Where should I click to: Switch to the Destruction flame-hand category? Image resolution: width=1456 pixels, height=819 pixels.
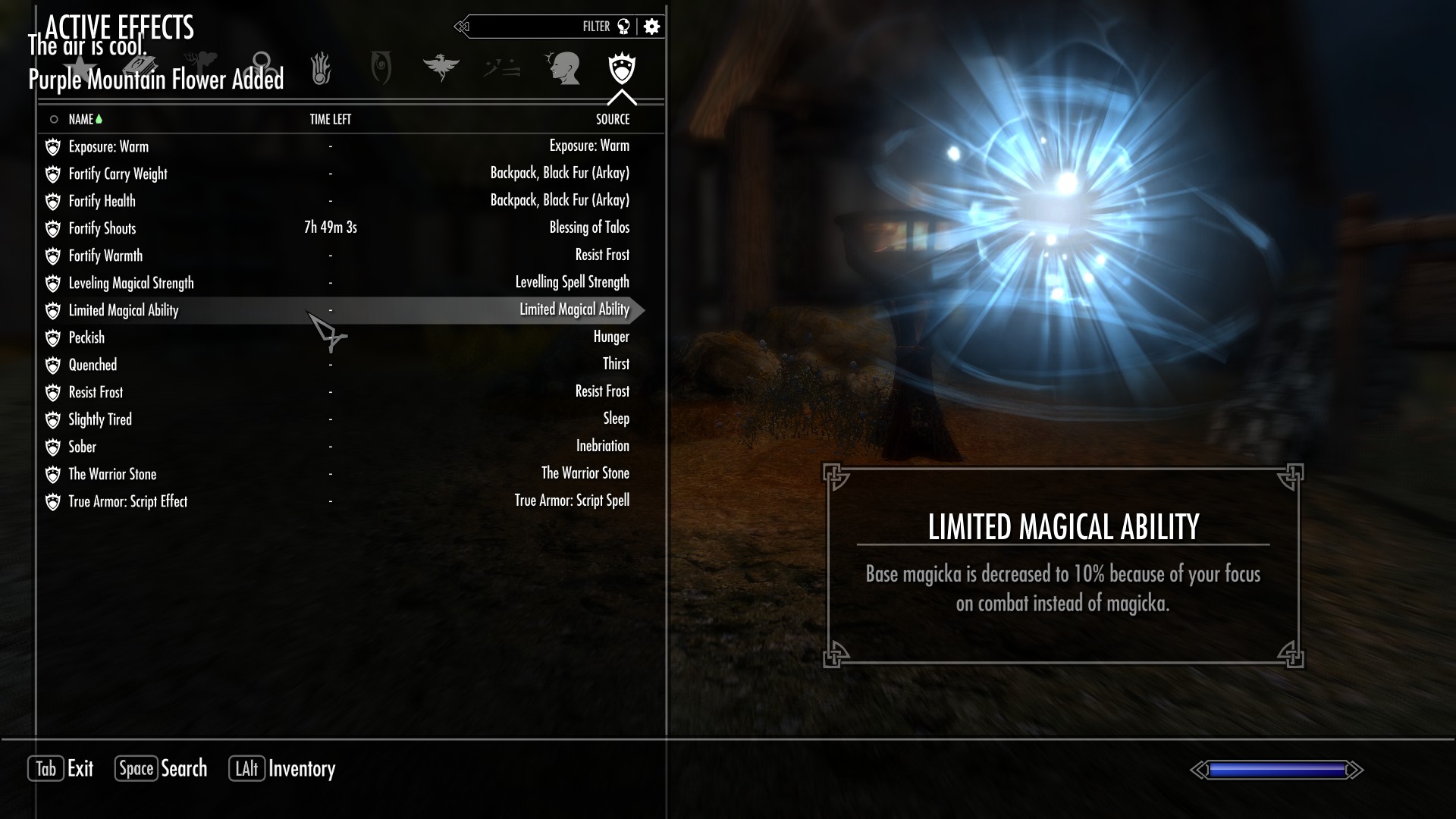(321, 68)
